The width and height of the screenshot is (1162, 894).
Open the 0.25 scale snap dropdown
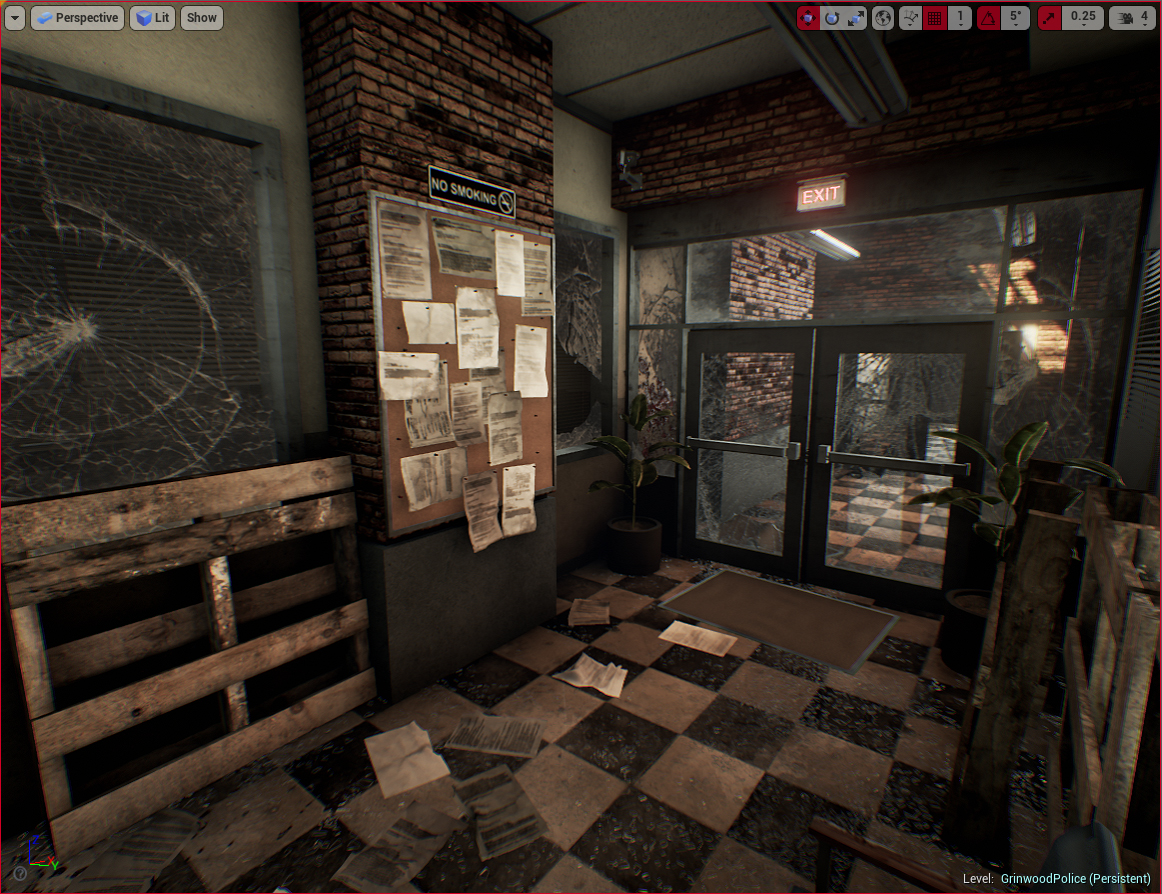click(1083, 17)
